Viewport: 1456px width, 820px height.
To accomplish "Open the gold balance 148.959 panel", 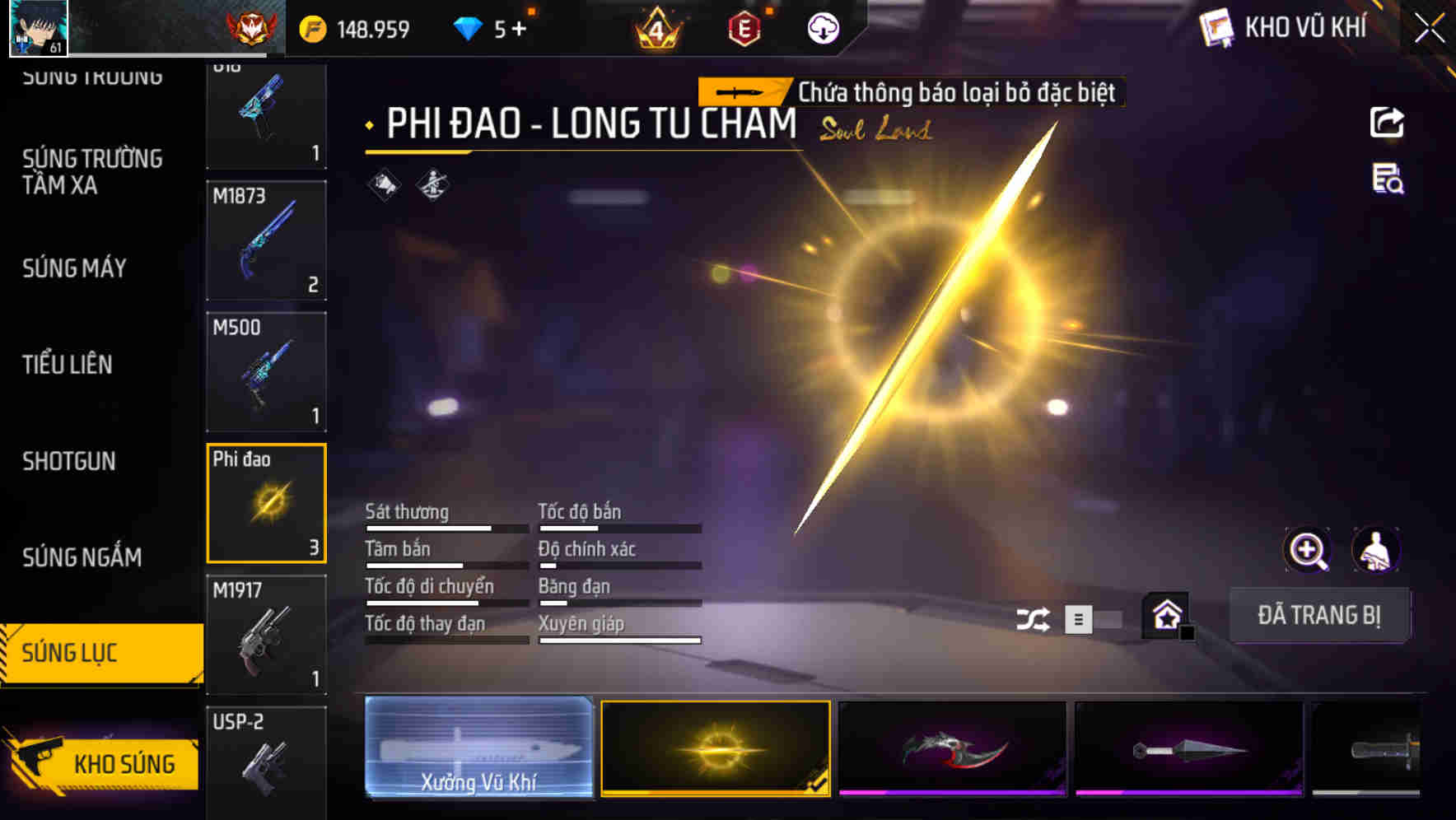I will pos(354,28).
